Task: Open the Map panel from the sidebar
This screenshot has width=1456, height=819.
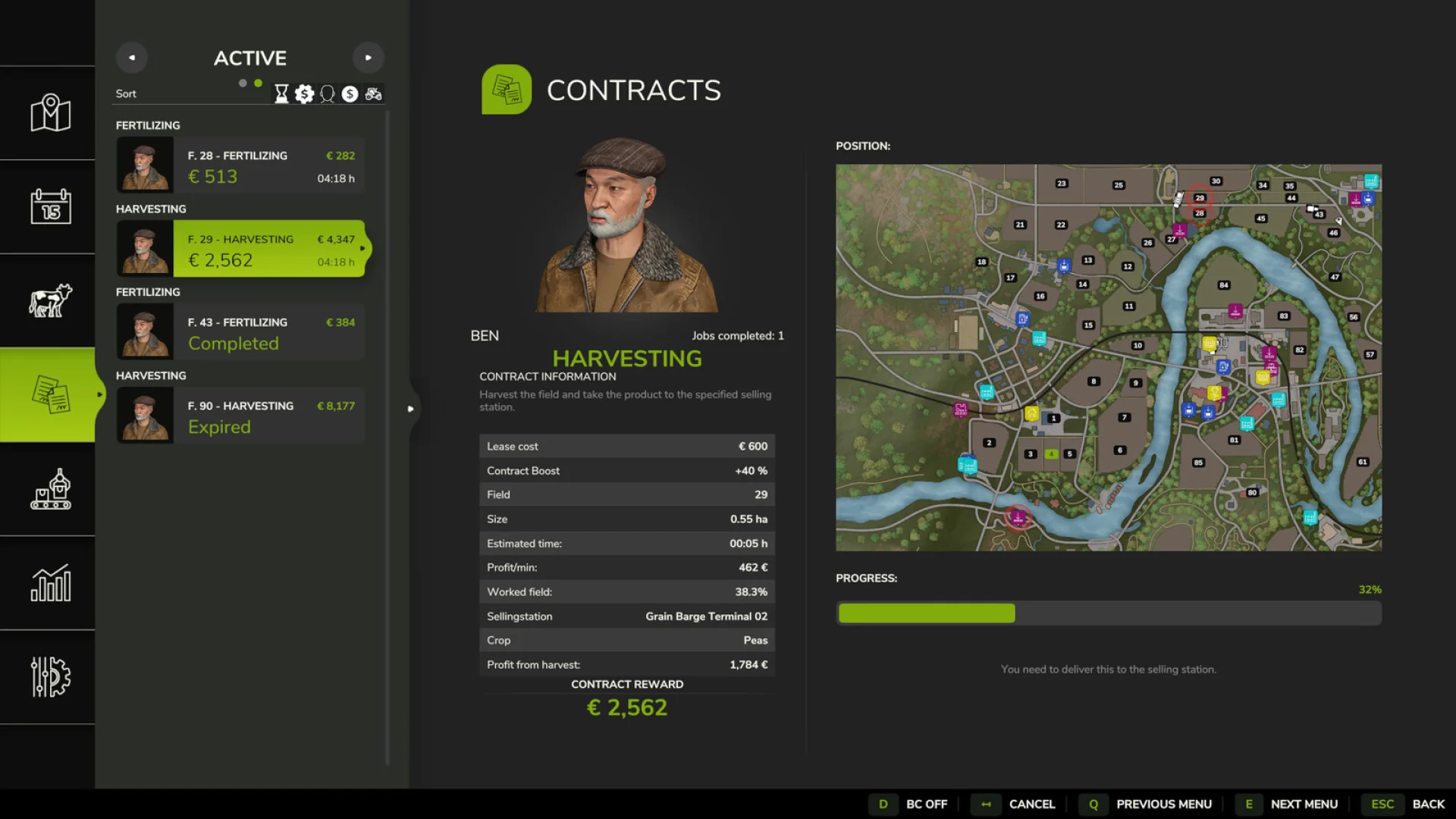Action: click(48, 112)
